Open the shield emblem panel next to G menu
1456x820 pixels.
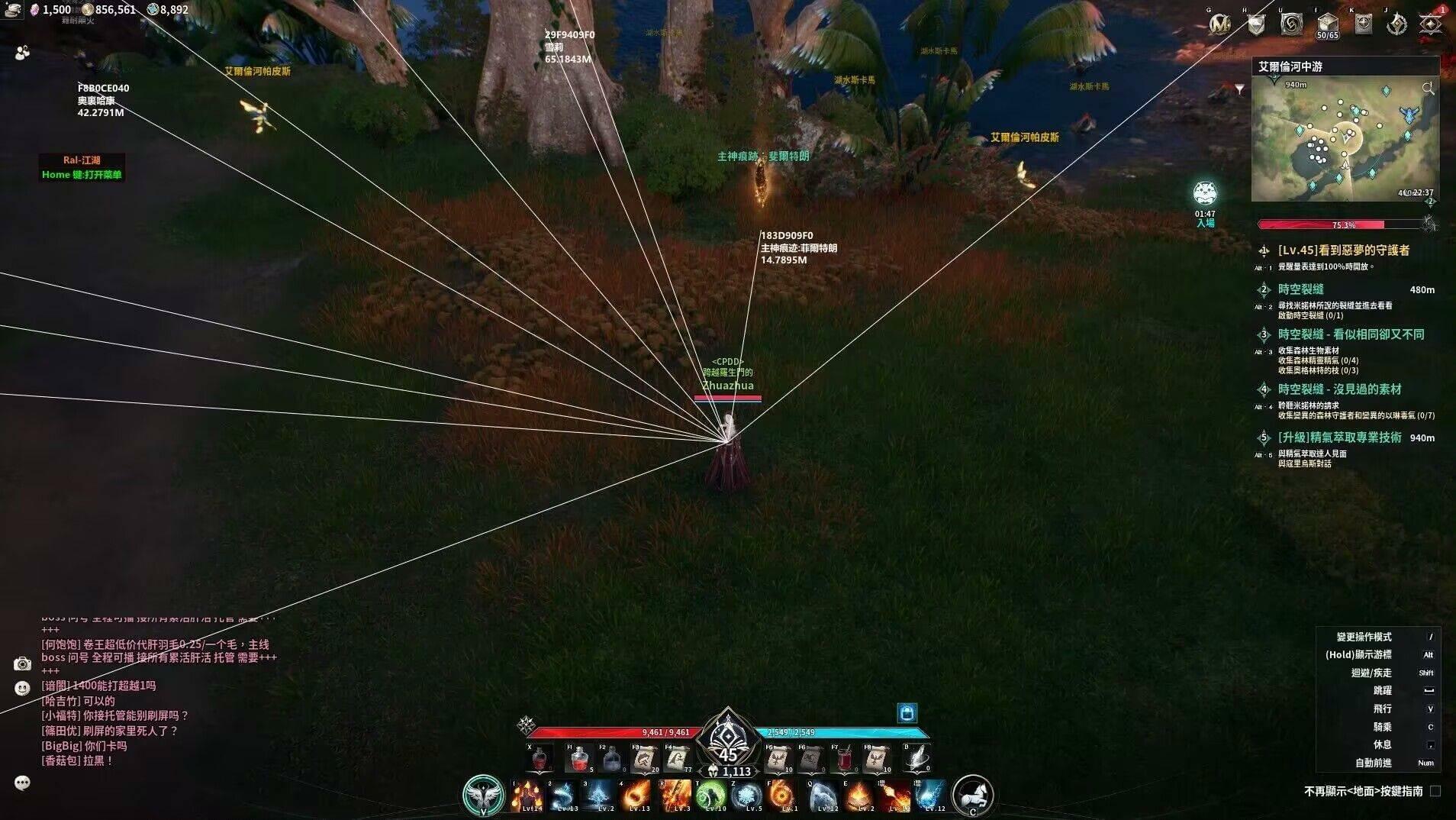coord(1255,24)
